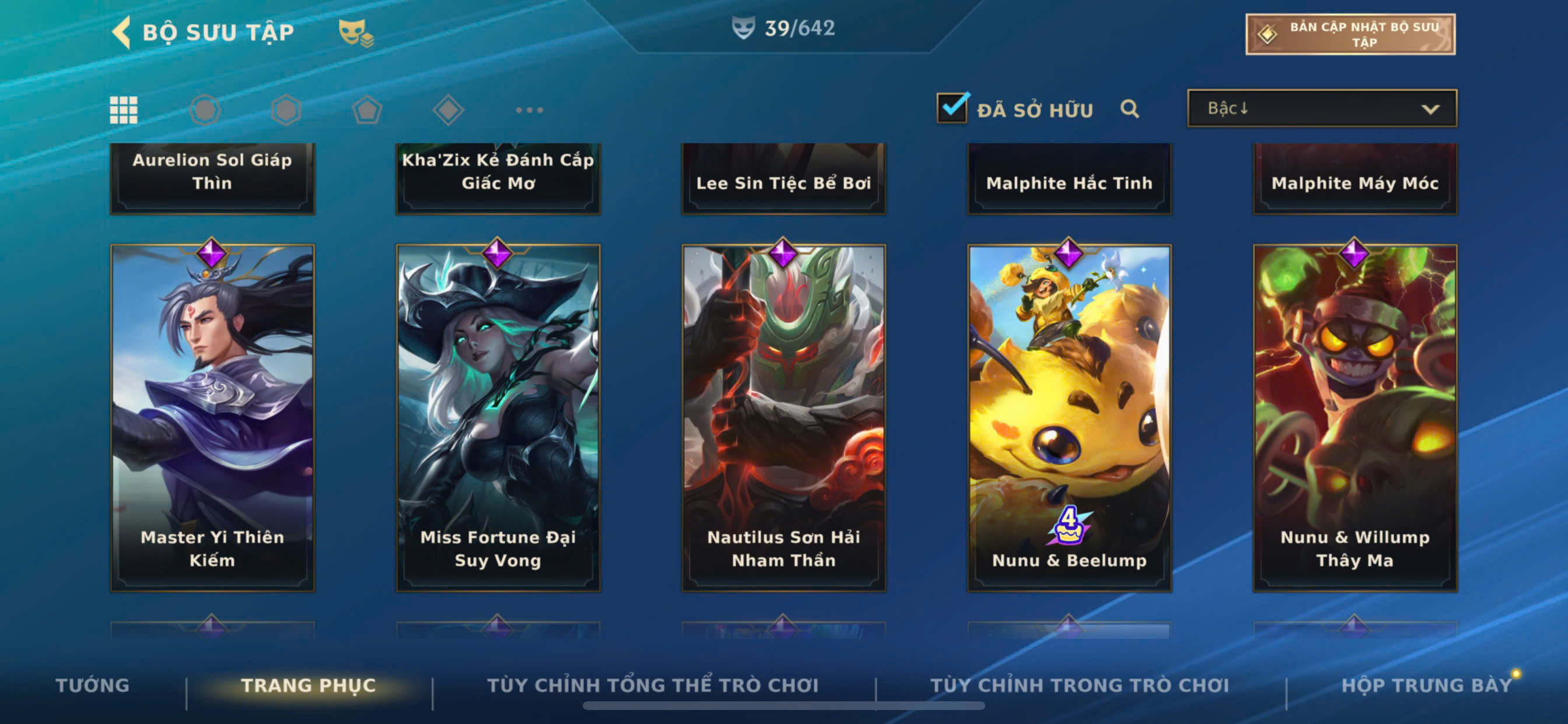Select Master Yi Thiên Kiếm skin

click(212, 418)
